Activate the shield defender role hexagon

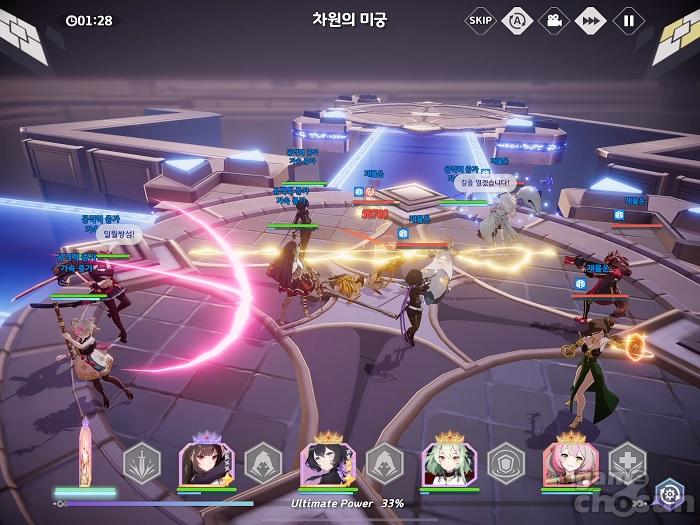[x=506, y=462]
